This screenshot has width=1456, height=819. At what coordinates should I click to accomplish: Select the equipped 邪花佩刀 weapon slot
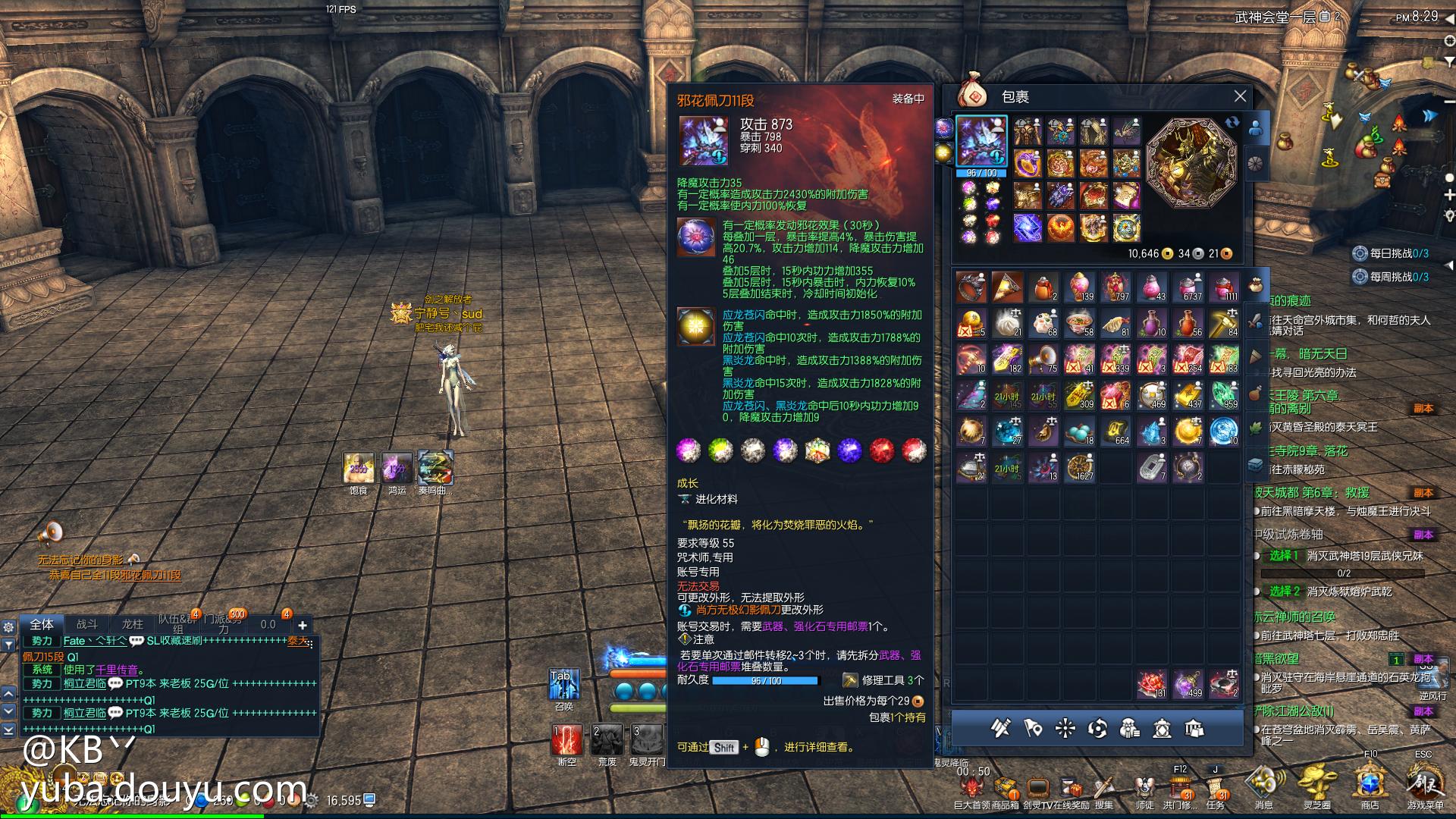(x=981, y=141)
